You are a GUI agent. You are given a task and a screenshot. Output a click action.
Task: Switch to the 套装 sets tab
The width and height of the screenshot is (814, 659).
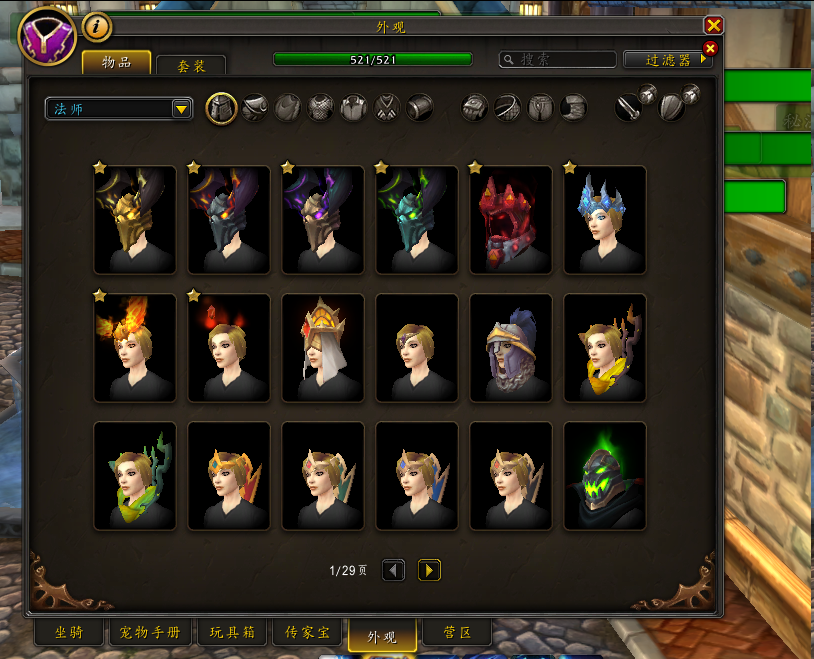191,66
